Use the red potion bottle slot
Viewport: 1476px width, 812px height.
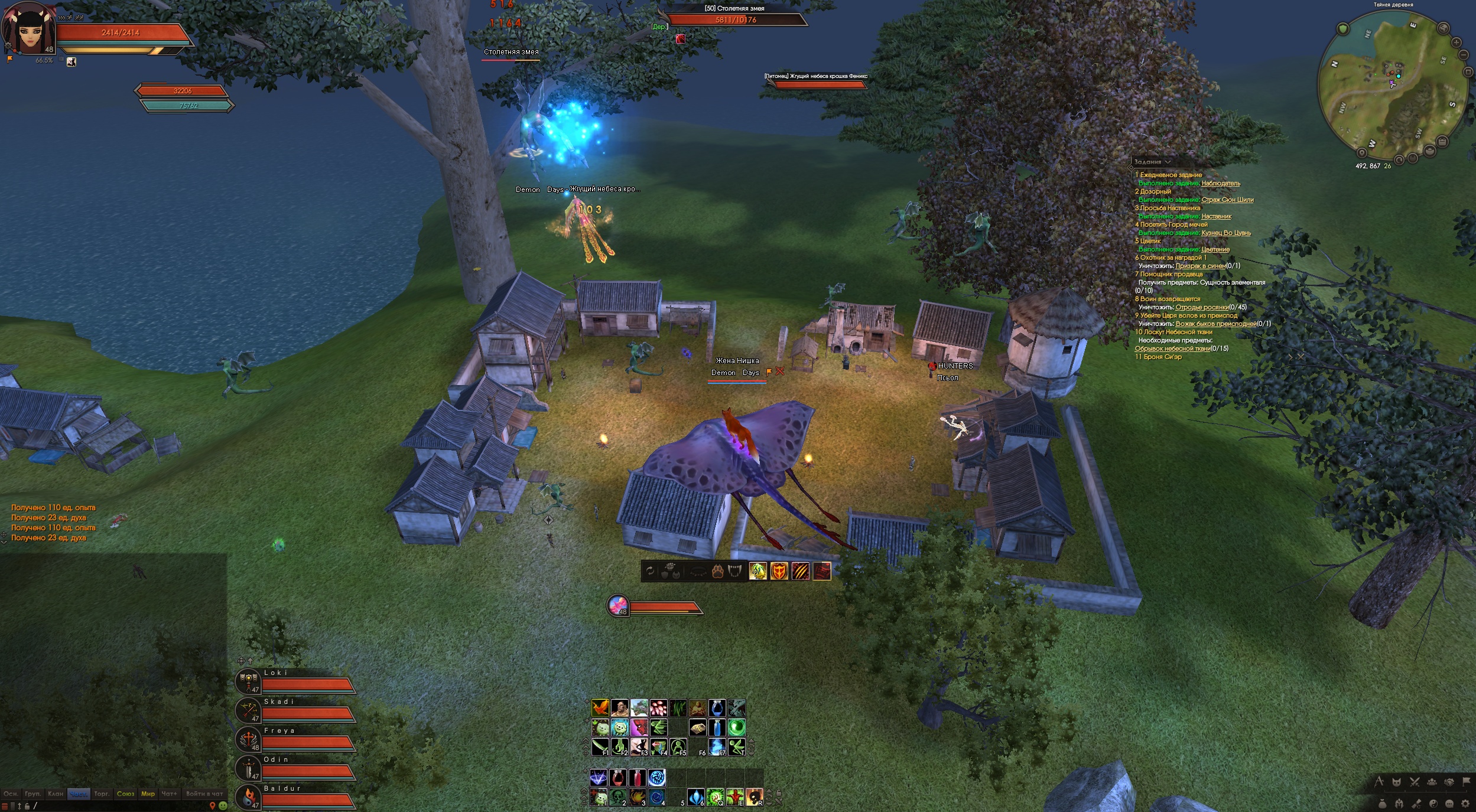pyautogui.click(x=637, y=778)
